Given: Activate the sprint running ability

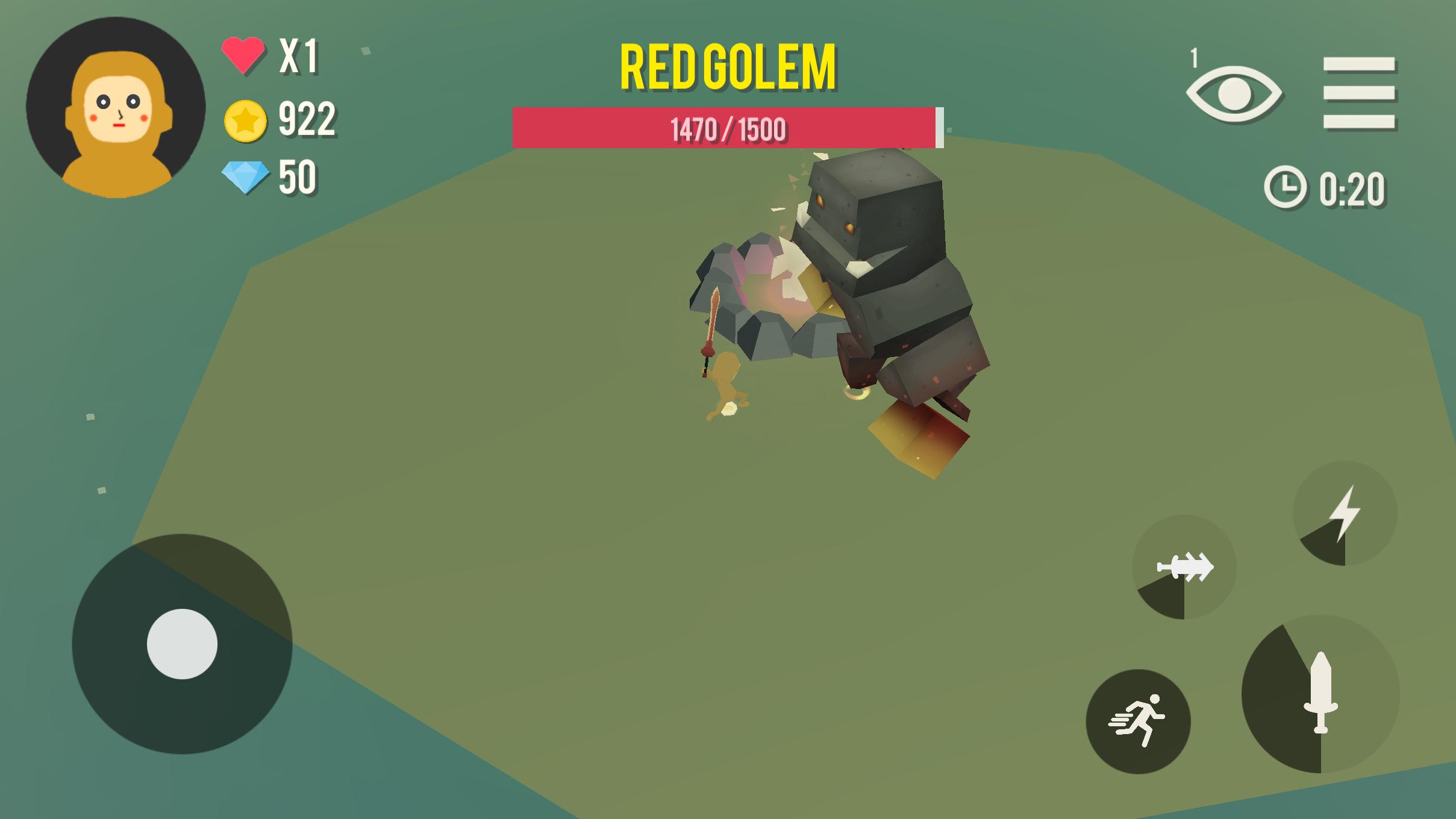Looking at the screenshot, I should pyautogui.click(x=1138, y=721).
